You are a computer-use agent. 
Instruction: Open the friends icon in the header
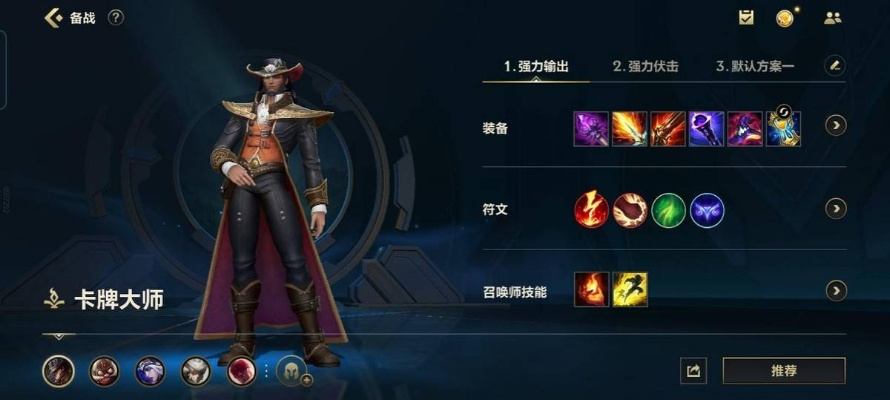(832, 18)
